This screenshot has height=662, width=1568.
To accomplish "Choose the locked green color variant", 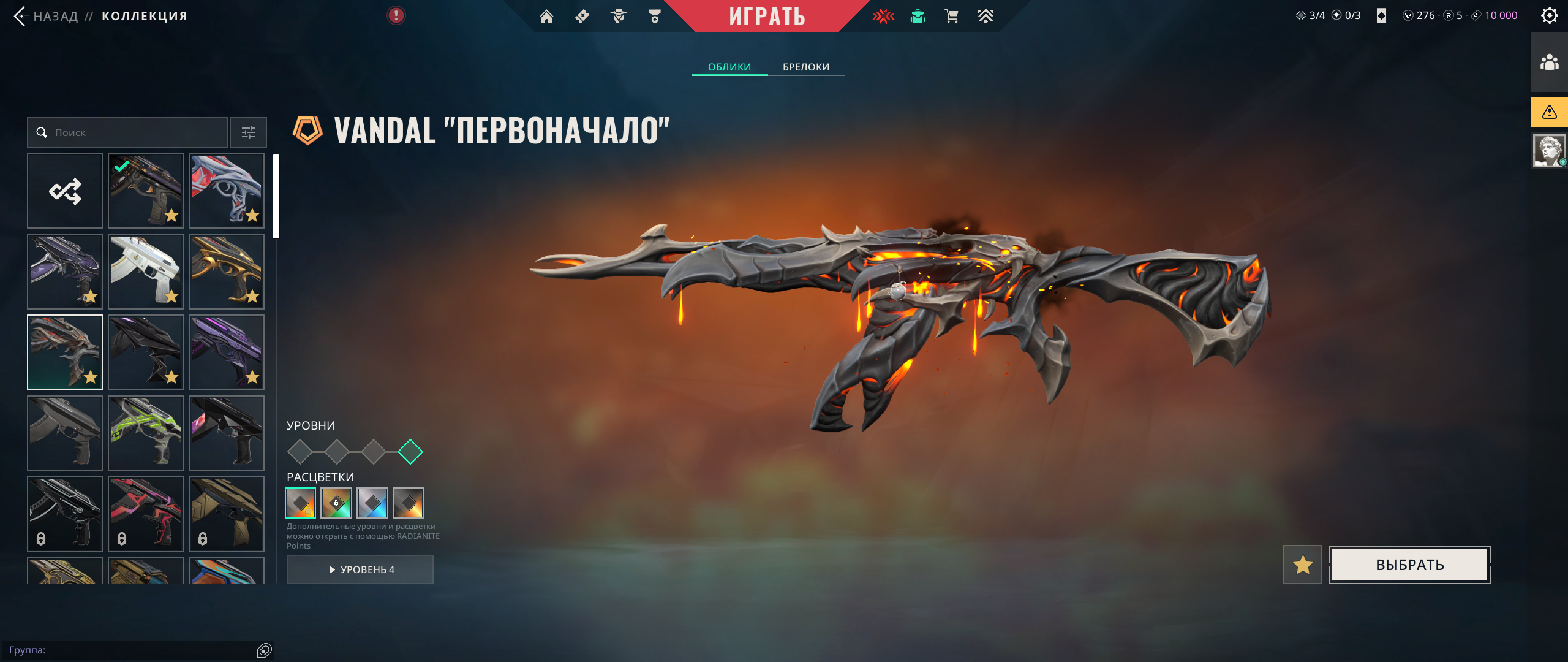I will point(336,503).
